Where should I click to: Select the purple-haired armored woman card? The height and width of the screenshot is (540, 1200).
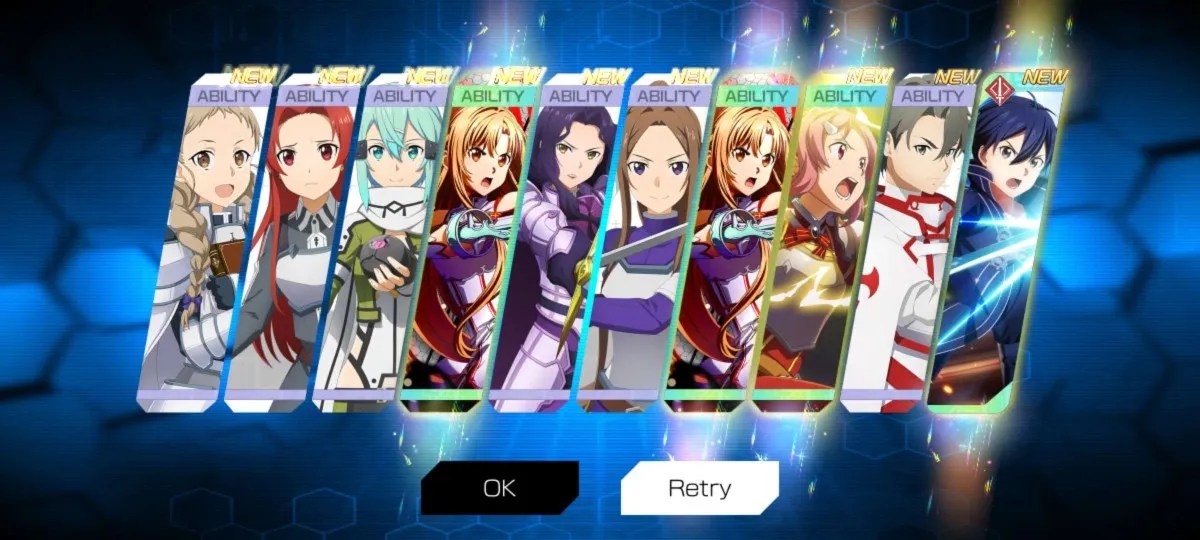554,250
